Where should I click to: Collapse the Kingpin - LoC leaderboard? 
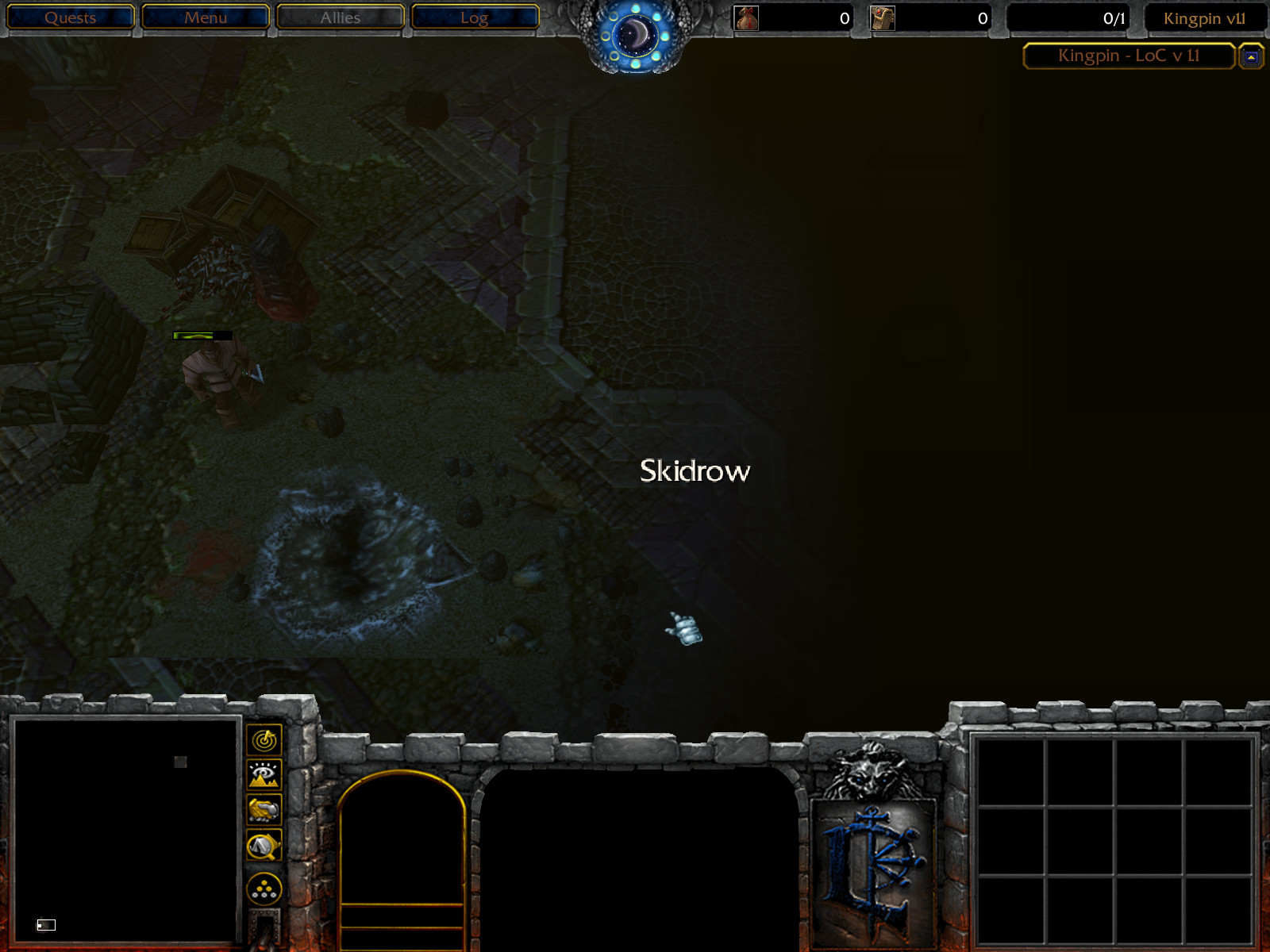[x=1251, y=57]
